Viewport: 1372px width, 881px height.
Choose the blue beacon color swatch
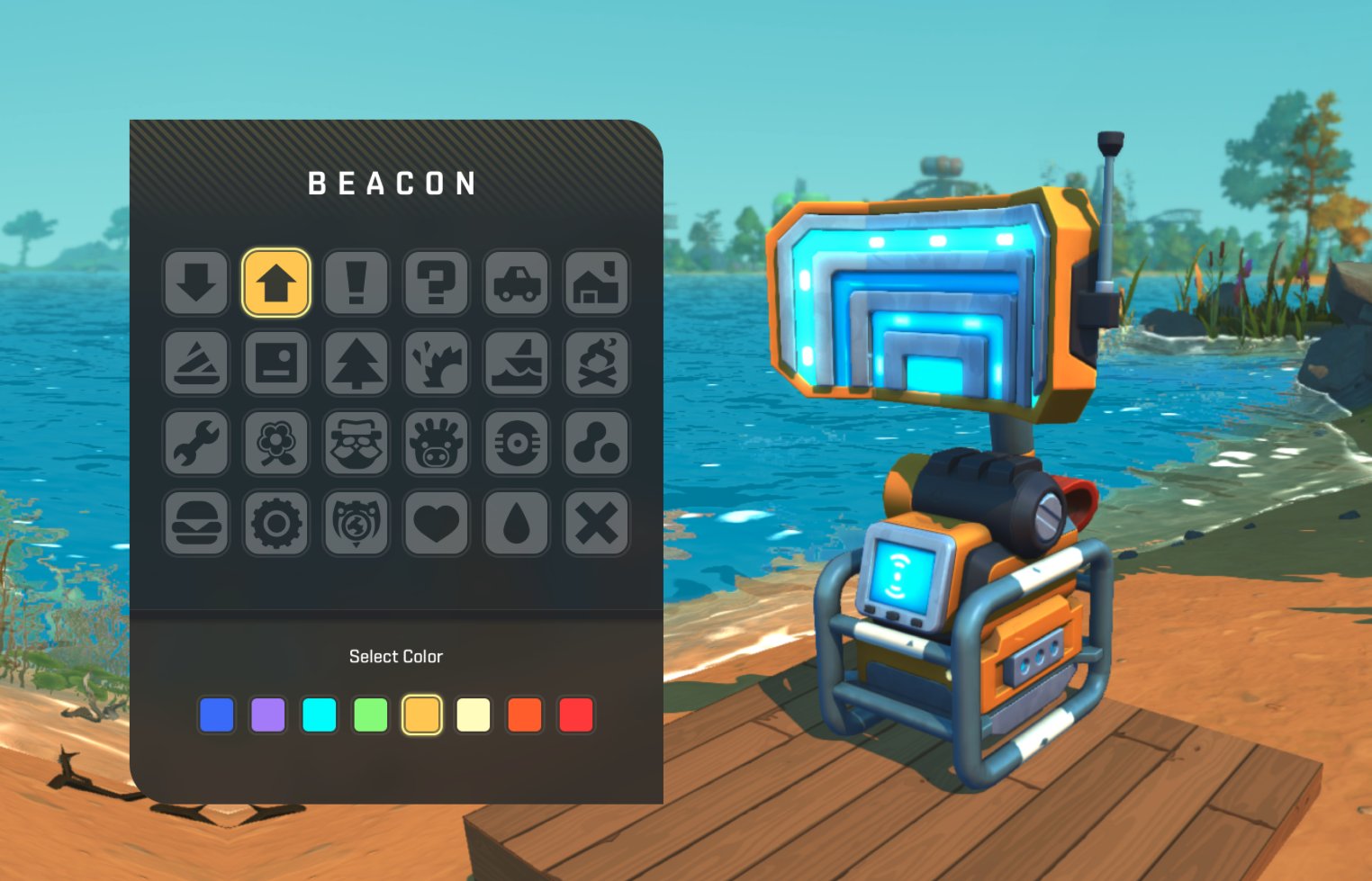[216, 715]
